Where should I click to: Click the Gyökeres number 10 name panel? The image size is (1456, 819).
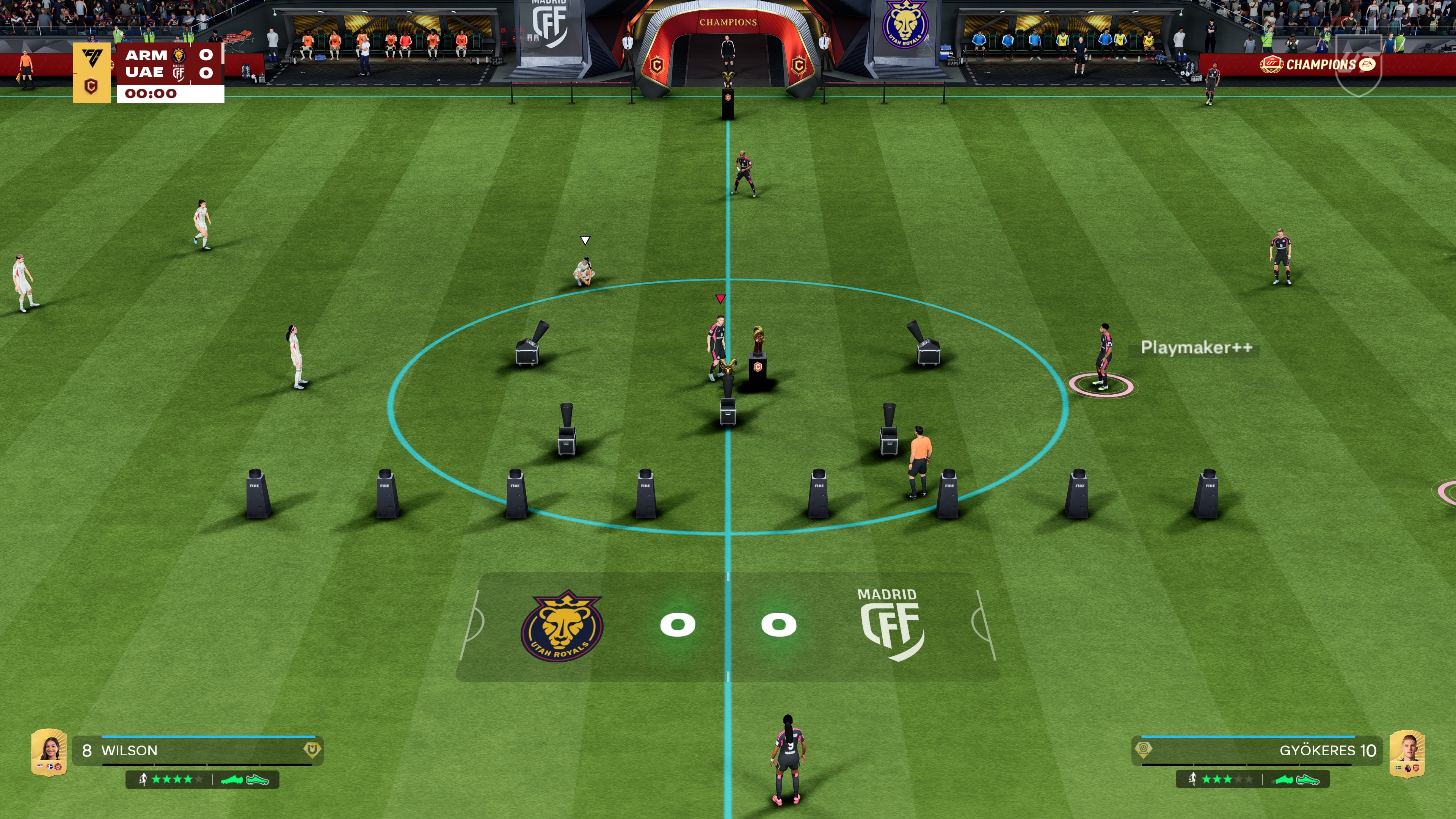tap(1257, 751)
